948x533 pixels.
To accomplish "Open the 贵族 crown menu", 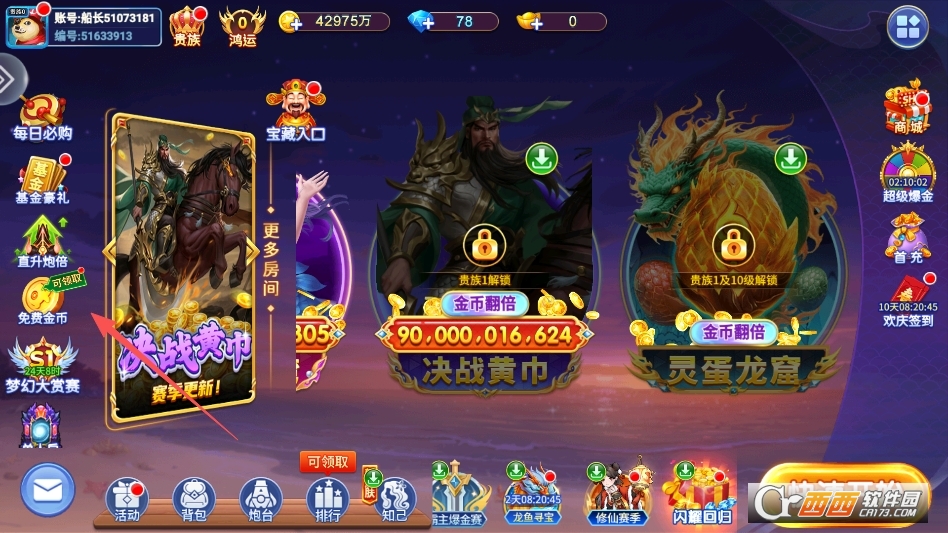I will tap(187, 25).
